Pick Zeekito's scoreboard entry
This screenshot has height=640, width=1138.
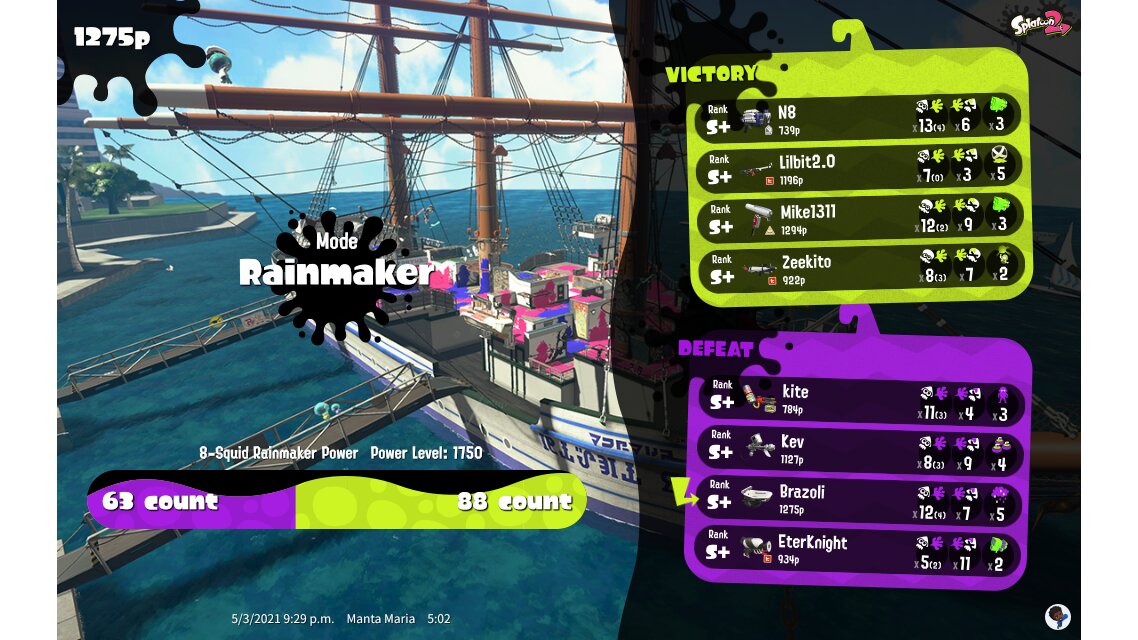[x=858, y=268]
